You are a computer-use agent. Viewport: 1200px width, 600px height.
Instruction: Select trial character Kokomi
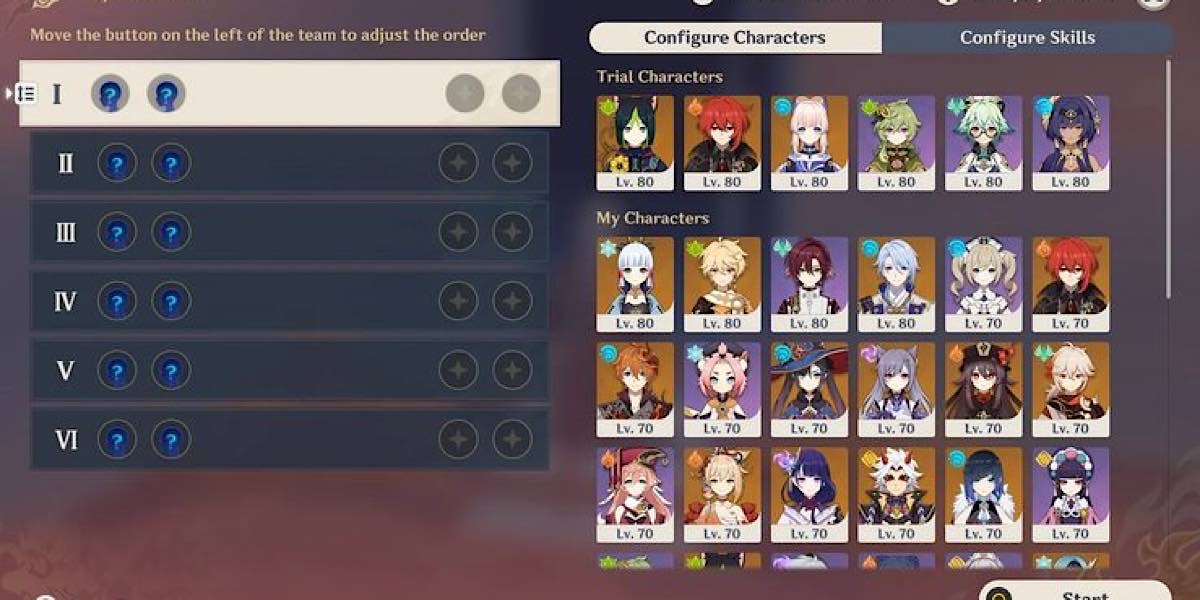click(809, 142)
